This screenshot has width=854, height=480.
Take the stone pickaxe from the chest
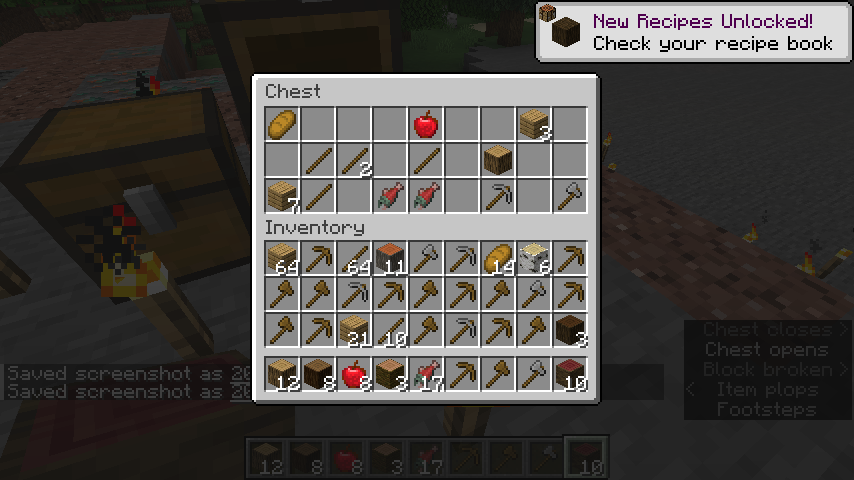[x=498, y=196]
